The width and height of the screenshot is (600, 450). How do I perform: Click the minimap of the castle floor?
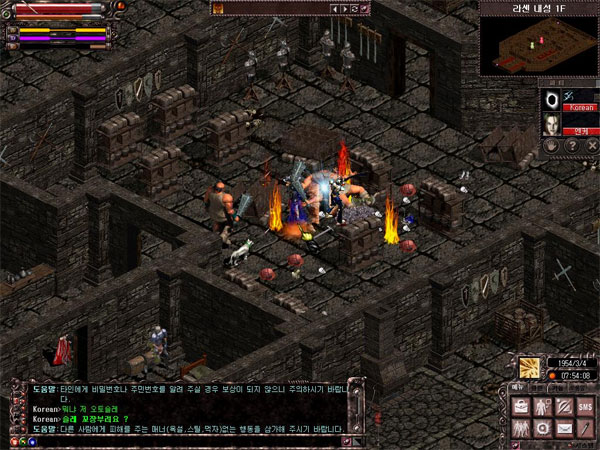click(537, 44)
